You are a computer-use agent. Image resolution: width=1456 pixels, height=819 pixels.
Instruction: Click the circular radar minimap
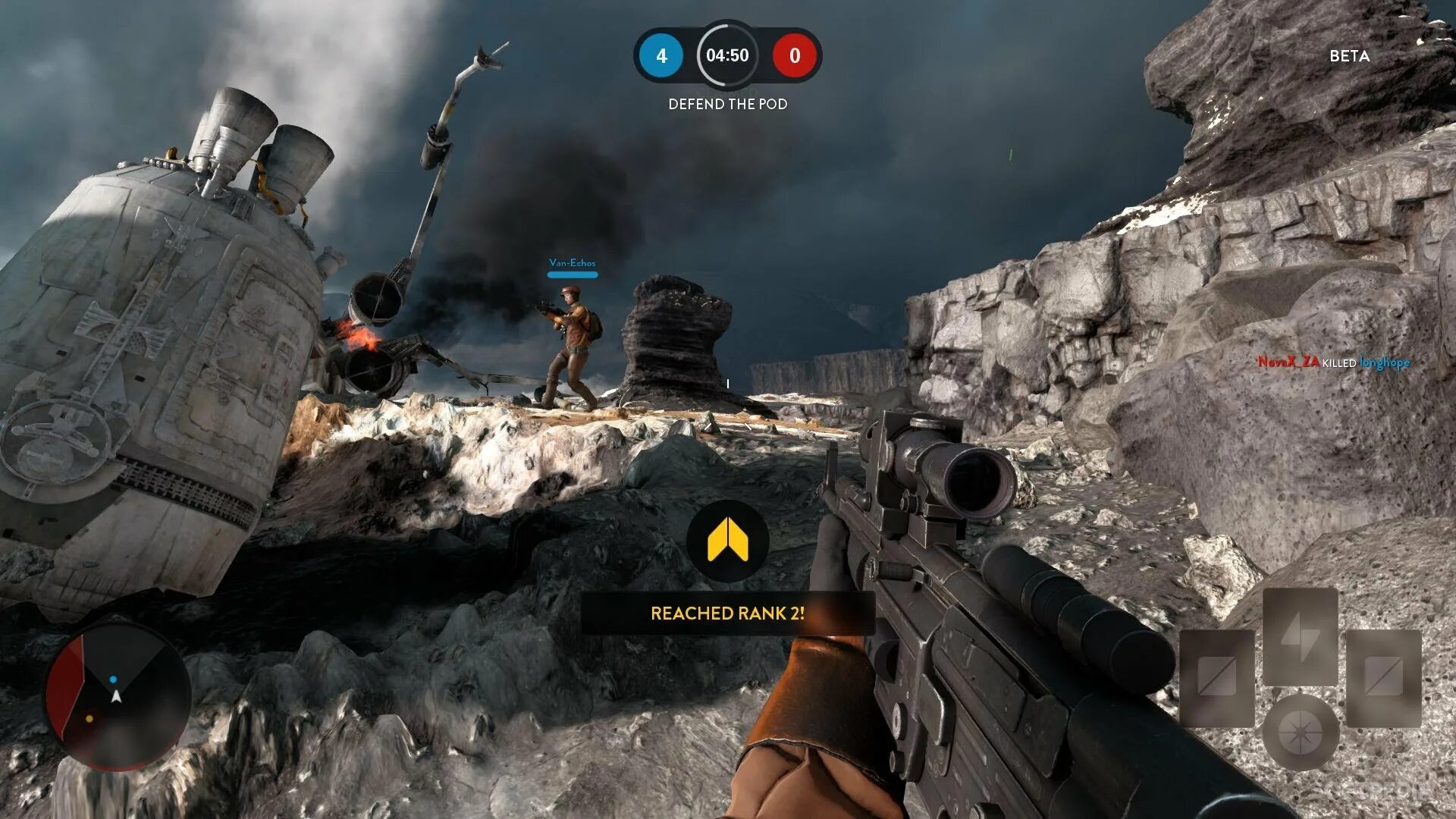click(118, 698)
